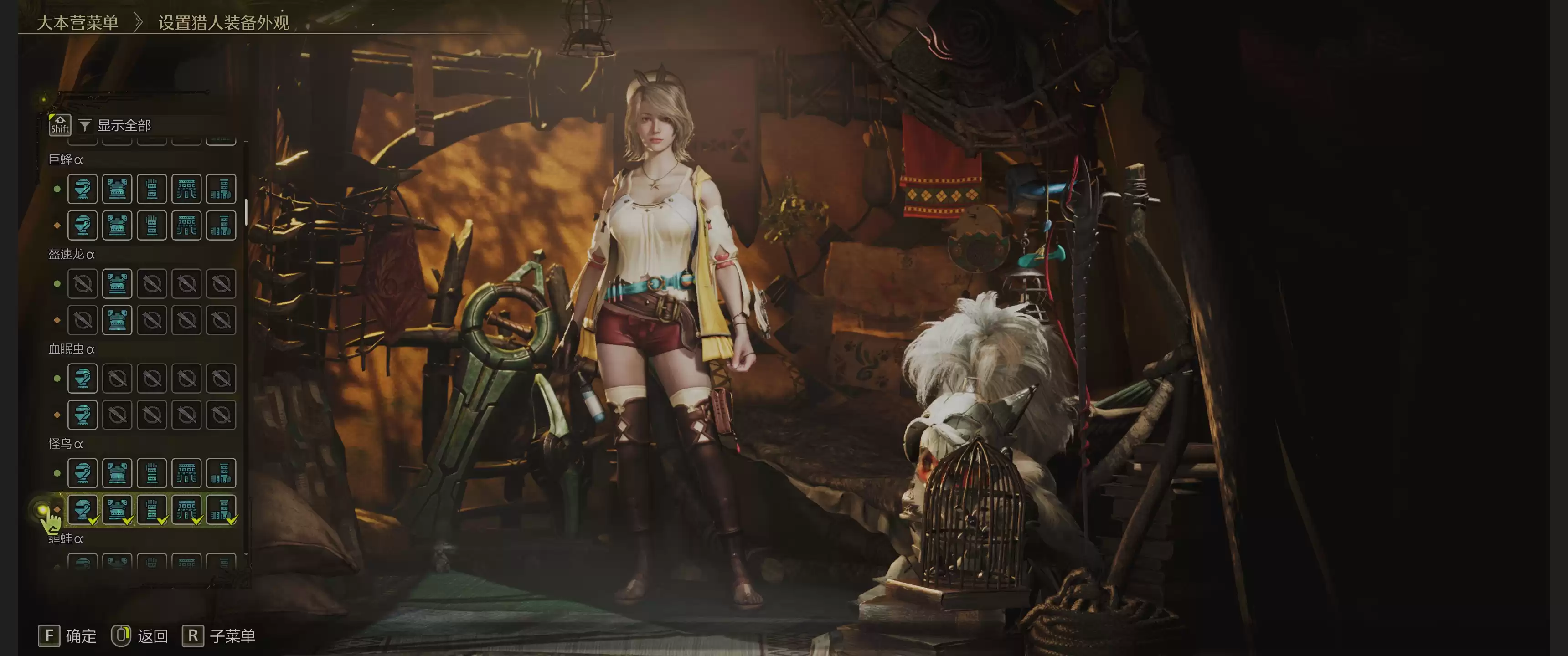The height and width of the screenshot is (656, 1568).
Task: Select the 怪鸟α leg armor icon
Action: [221, 473]
